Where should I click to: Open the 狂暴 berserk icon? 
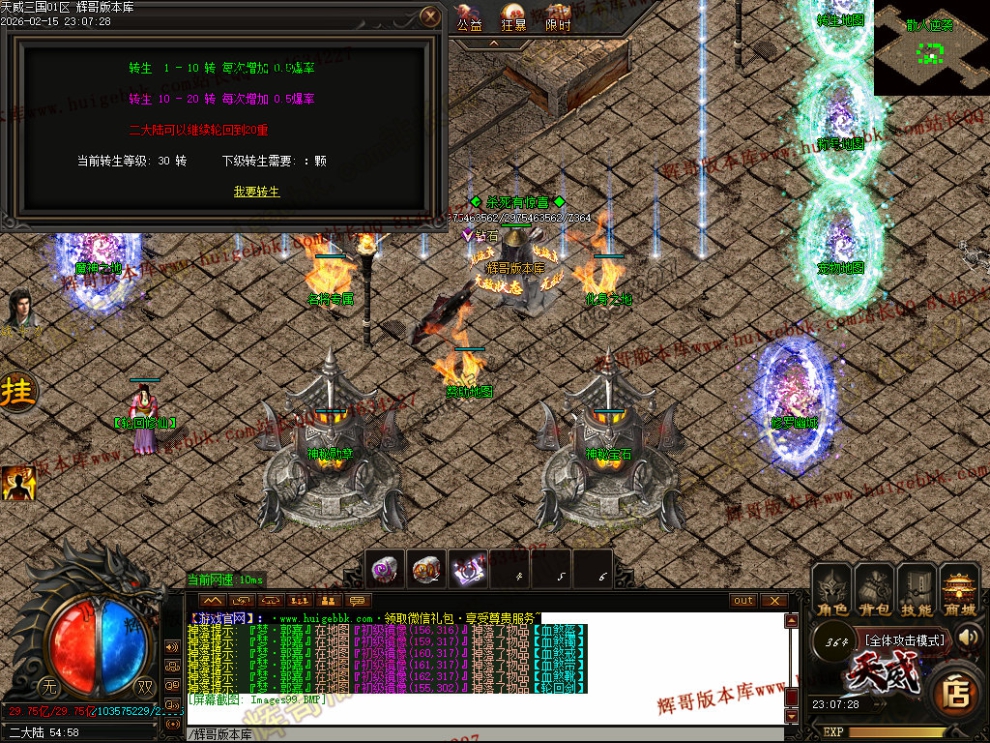pyautogui.click(x=514, y=19)
